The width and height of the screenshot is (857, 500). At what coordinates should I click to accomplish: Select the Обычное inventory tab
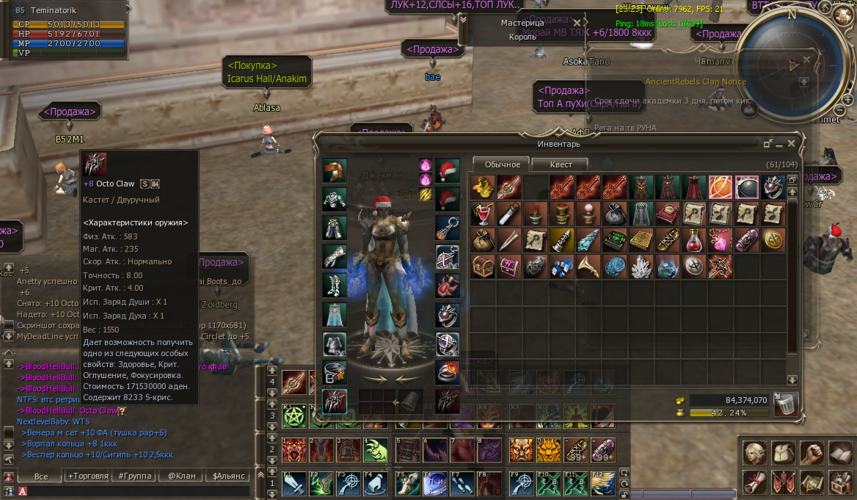(502, 164)
